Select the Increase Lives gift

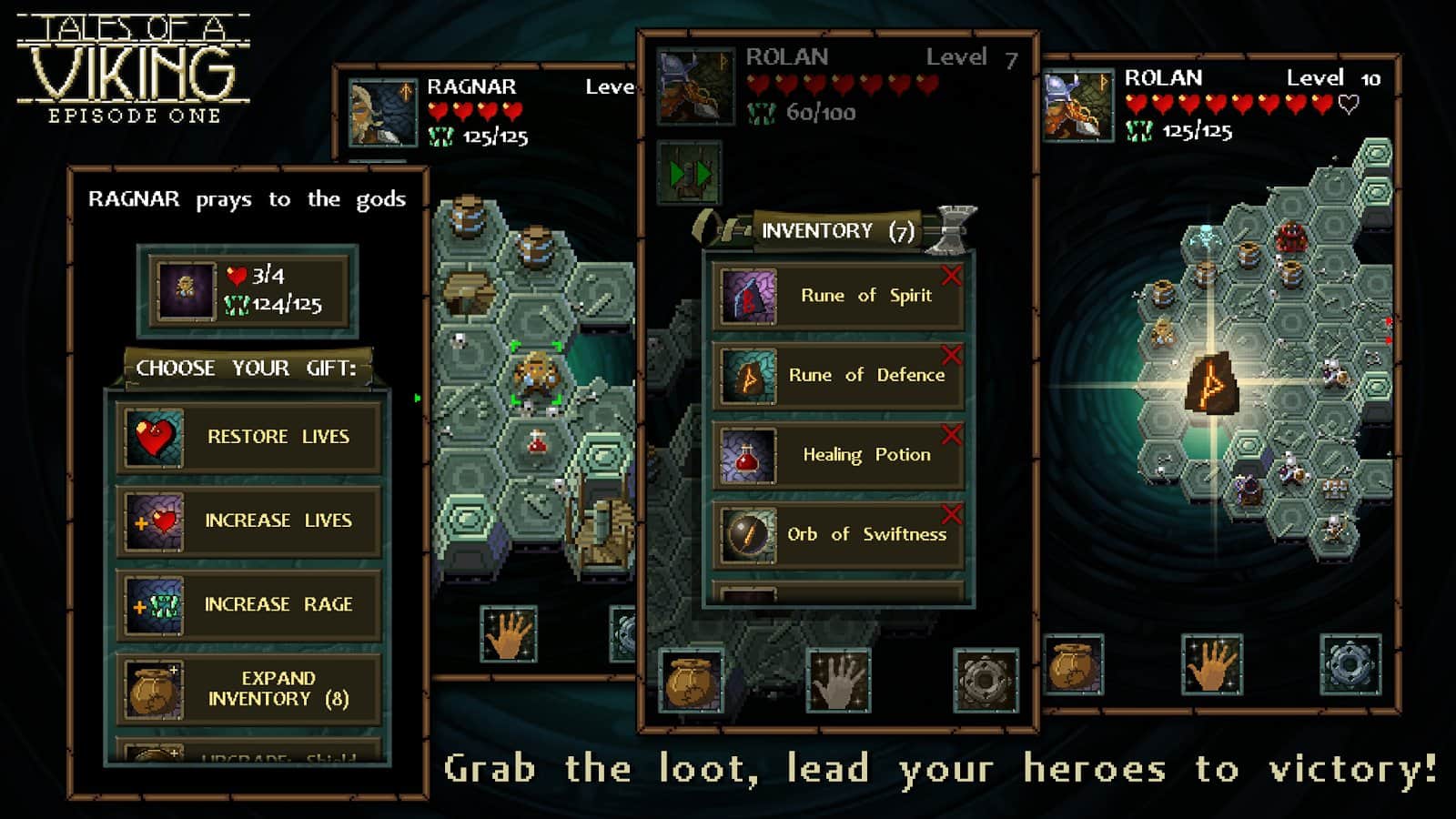pyautogui.click(x=248, y=521)
